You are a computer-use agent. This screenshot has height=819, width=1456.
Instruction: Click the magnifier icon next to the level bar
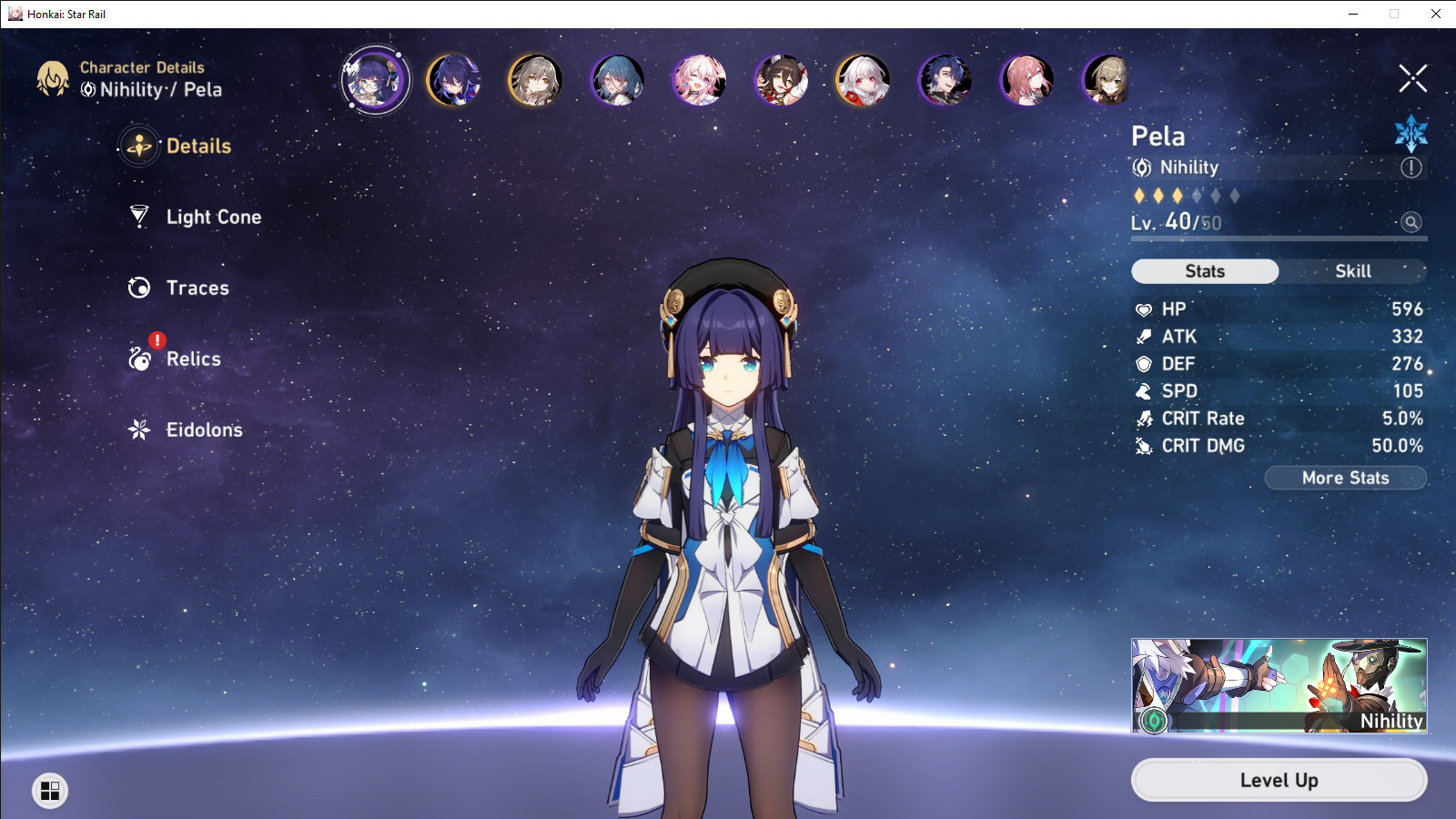1410,221
